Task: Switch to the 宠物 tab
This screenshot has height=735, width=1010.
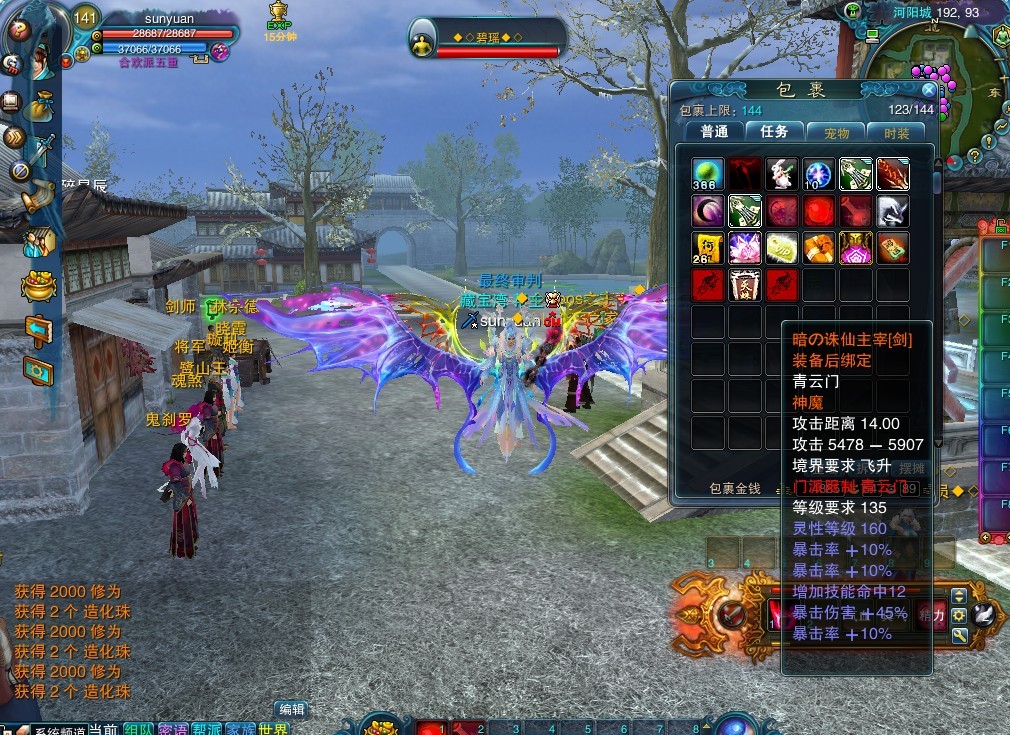Action: 836,133
